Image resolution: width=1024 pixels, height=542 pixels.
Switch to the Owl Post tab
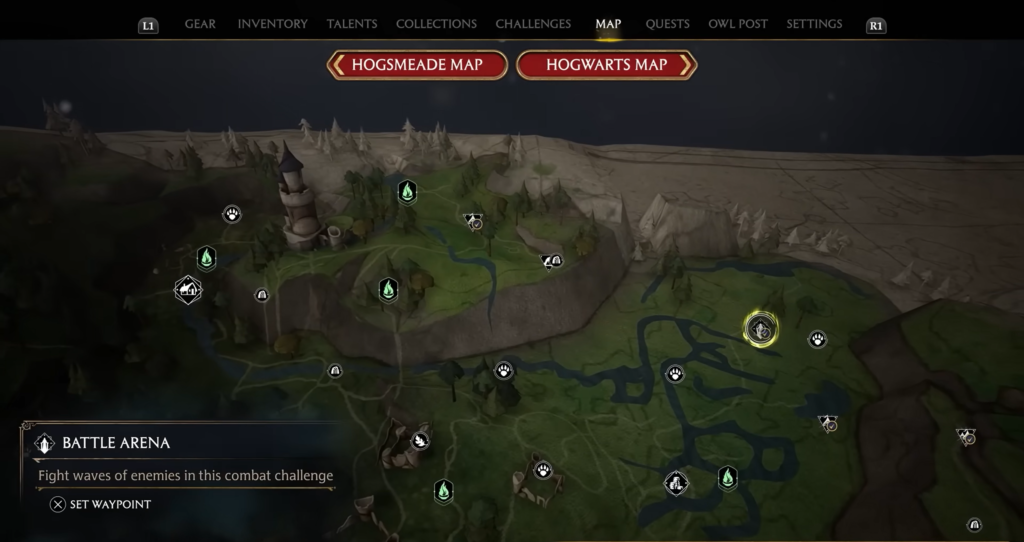pyautogui.click(x=738, y=24)
